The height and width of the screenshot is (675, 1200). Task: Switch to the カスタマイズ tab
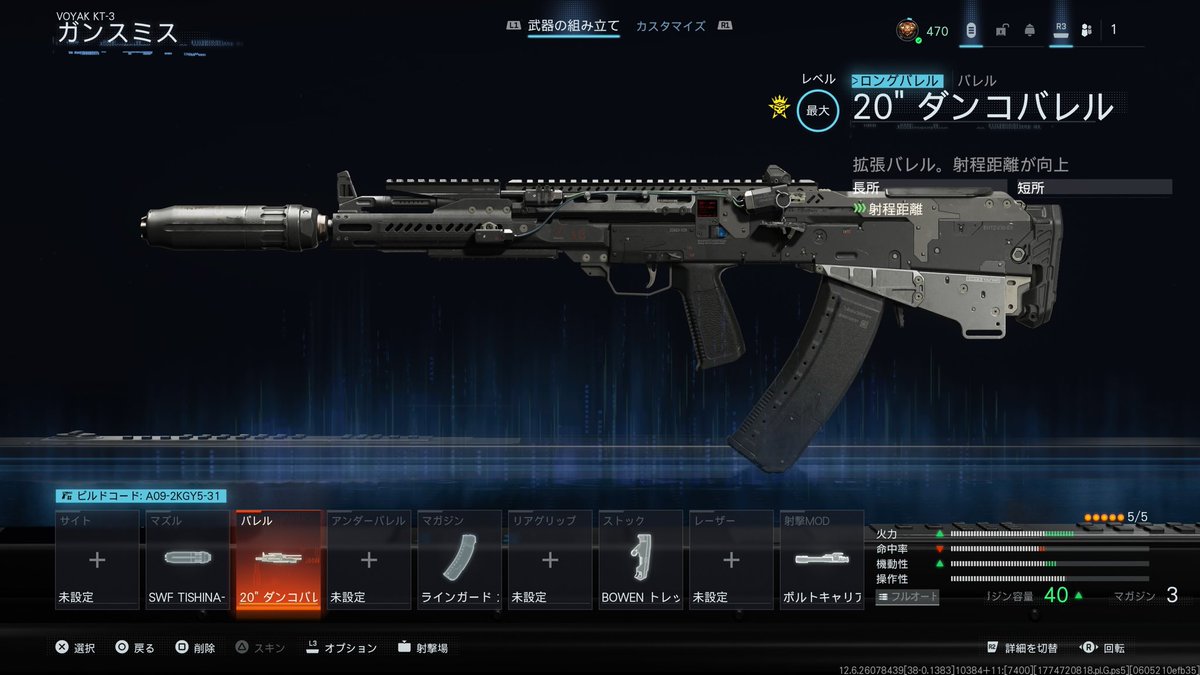670,26
